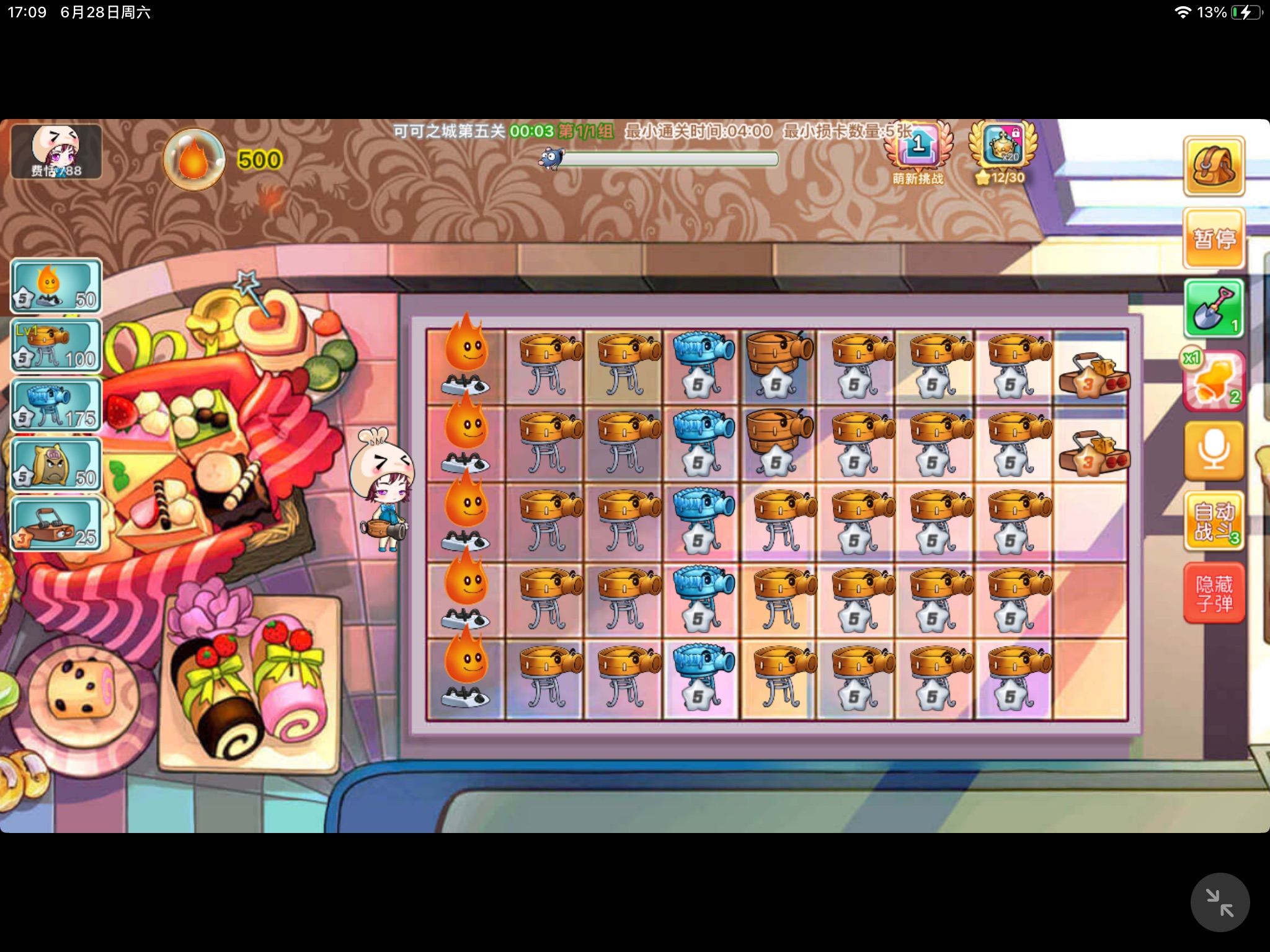This screenshot has width=1270, height=952.
Task: Activate the shovel removal tool
Action: 1214,309
